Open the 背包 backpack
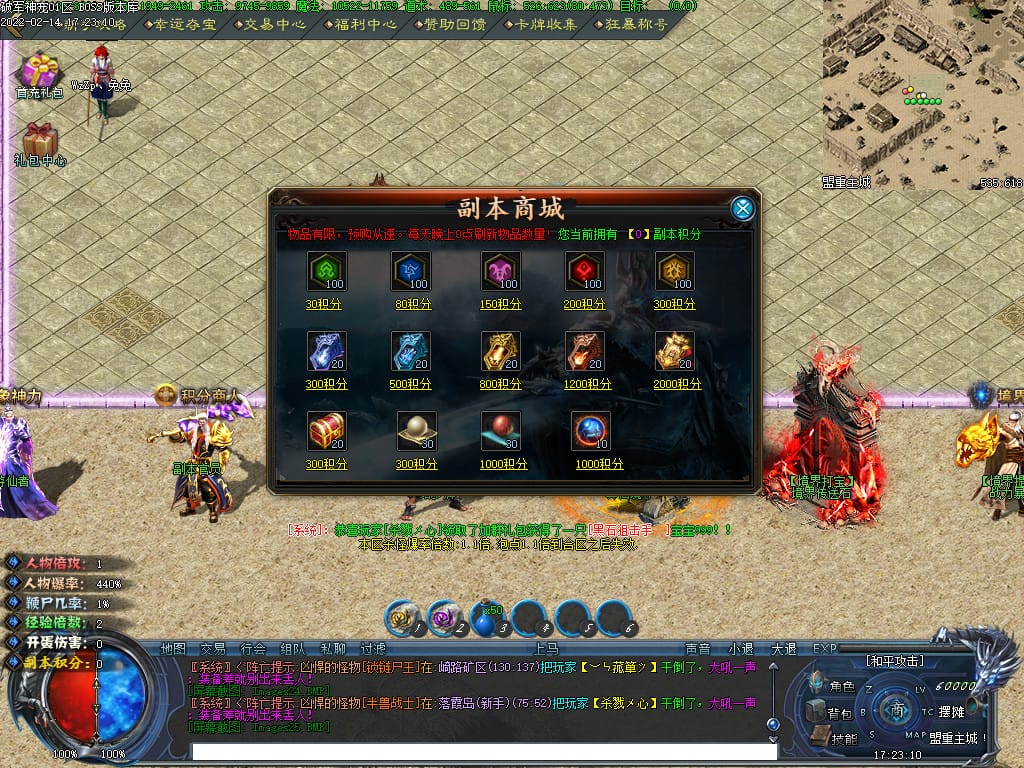Image resolution: width=1024 pixels, height=768 pixels. pos(832,713)
